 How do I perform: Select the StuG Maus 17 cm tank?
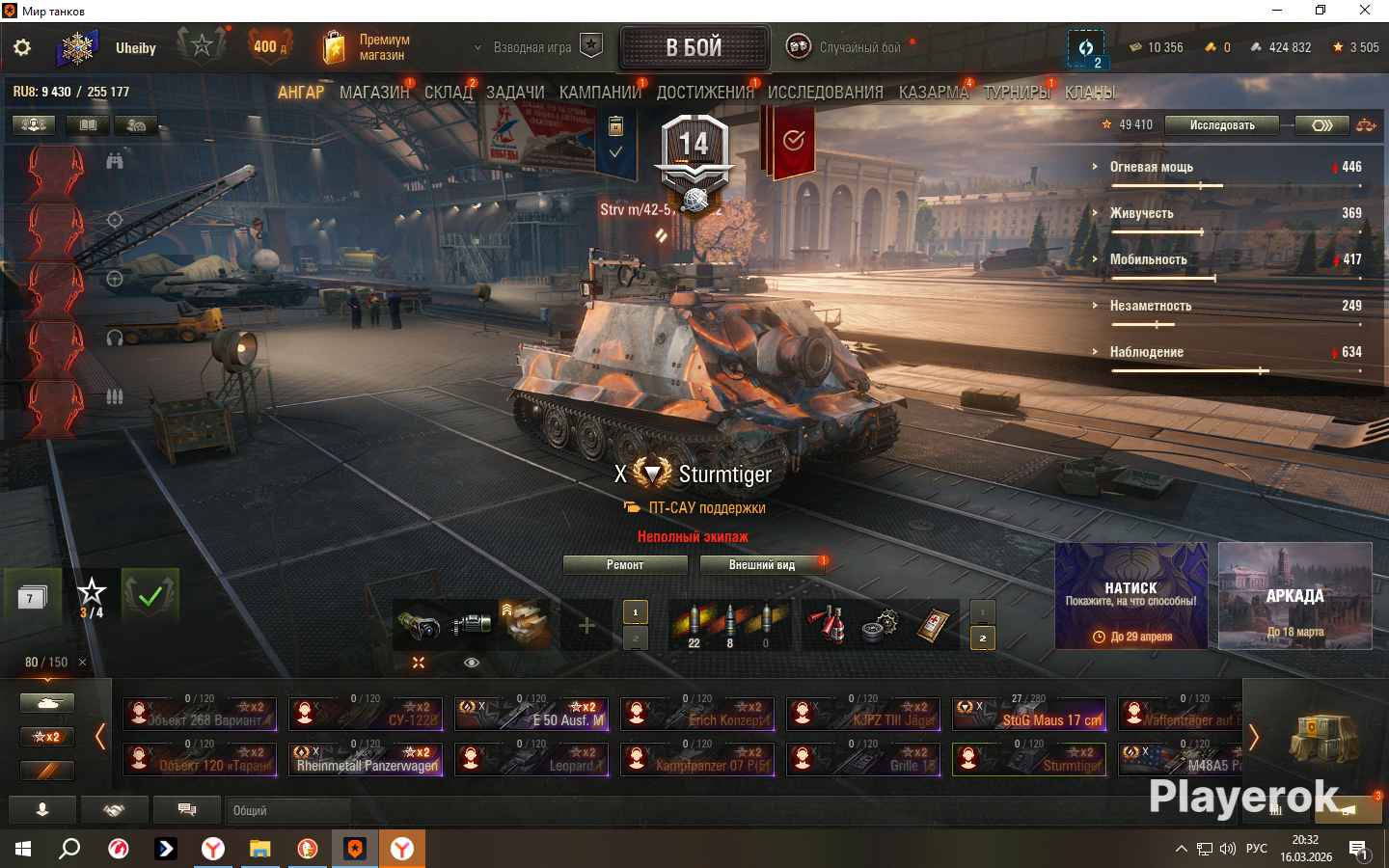tap(1029, 714)
